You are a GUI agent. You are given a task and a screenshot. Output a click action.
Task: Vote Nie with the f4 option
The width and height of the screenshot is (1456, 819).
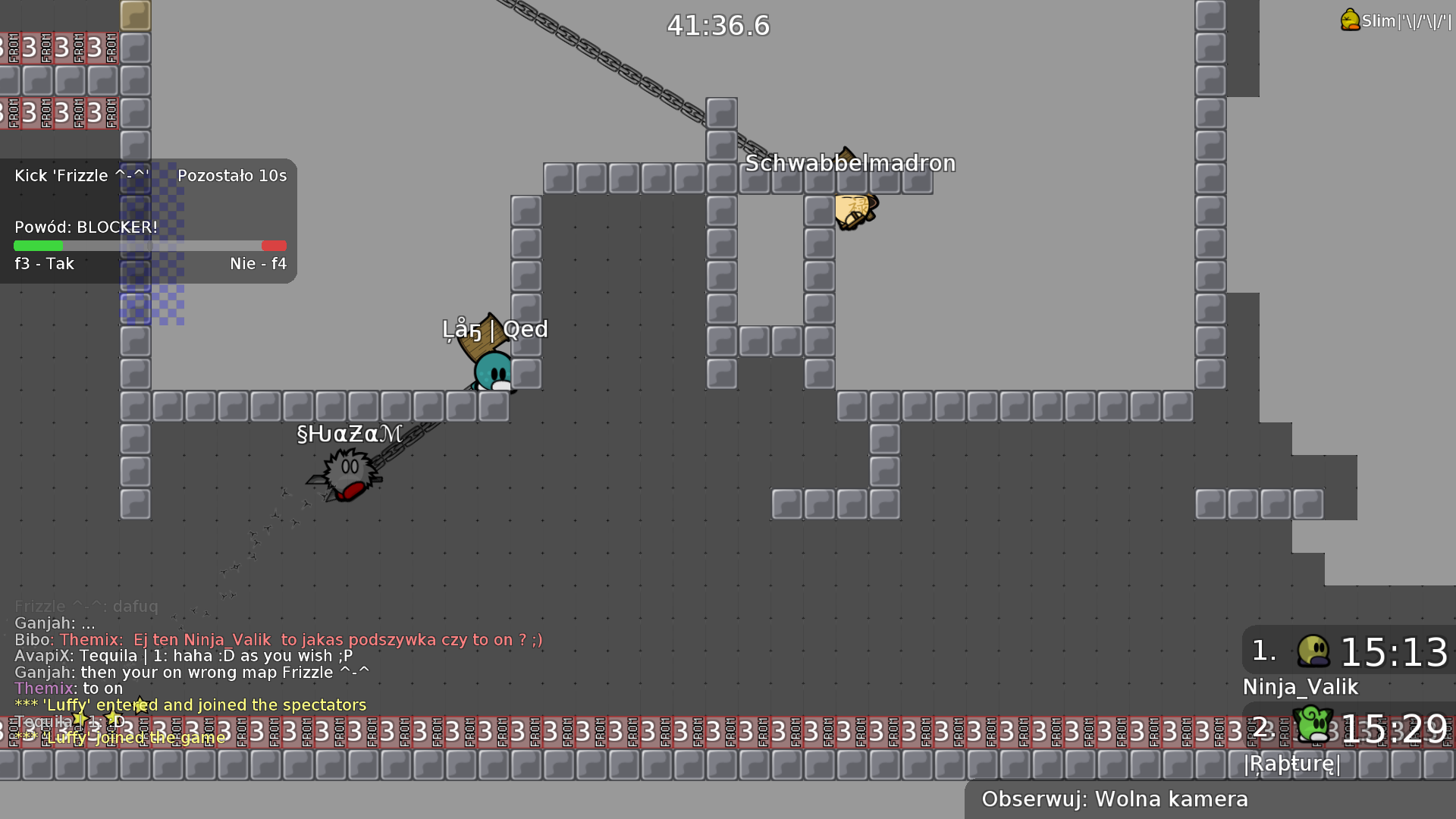(x=258, y=263)
